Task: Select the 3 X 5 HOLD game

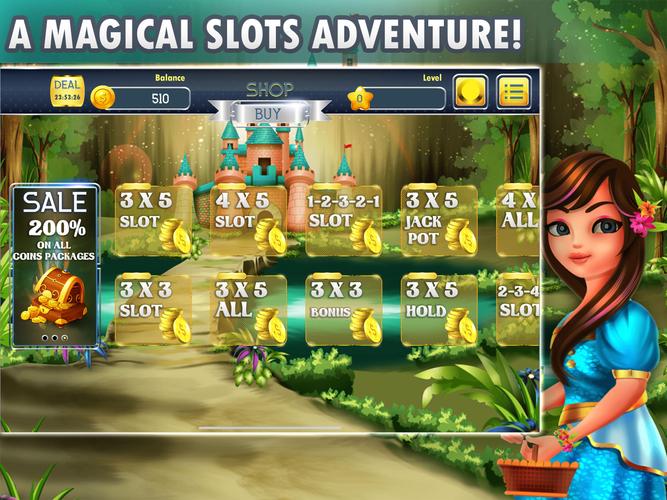Action: click(x=438, y=310)
